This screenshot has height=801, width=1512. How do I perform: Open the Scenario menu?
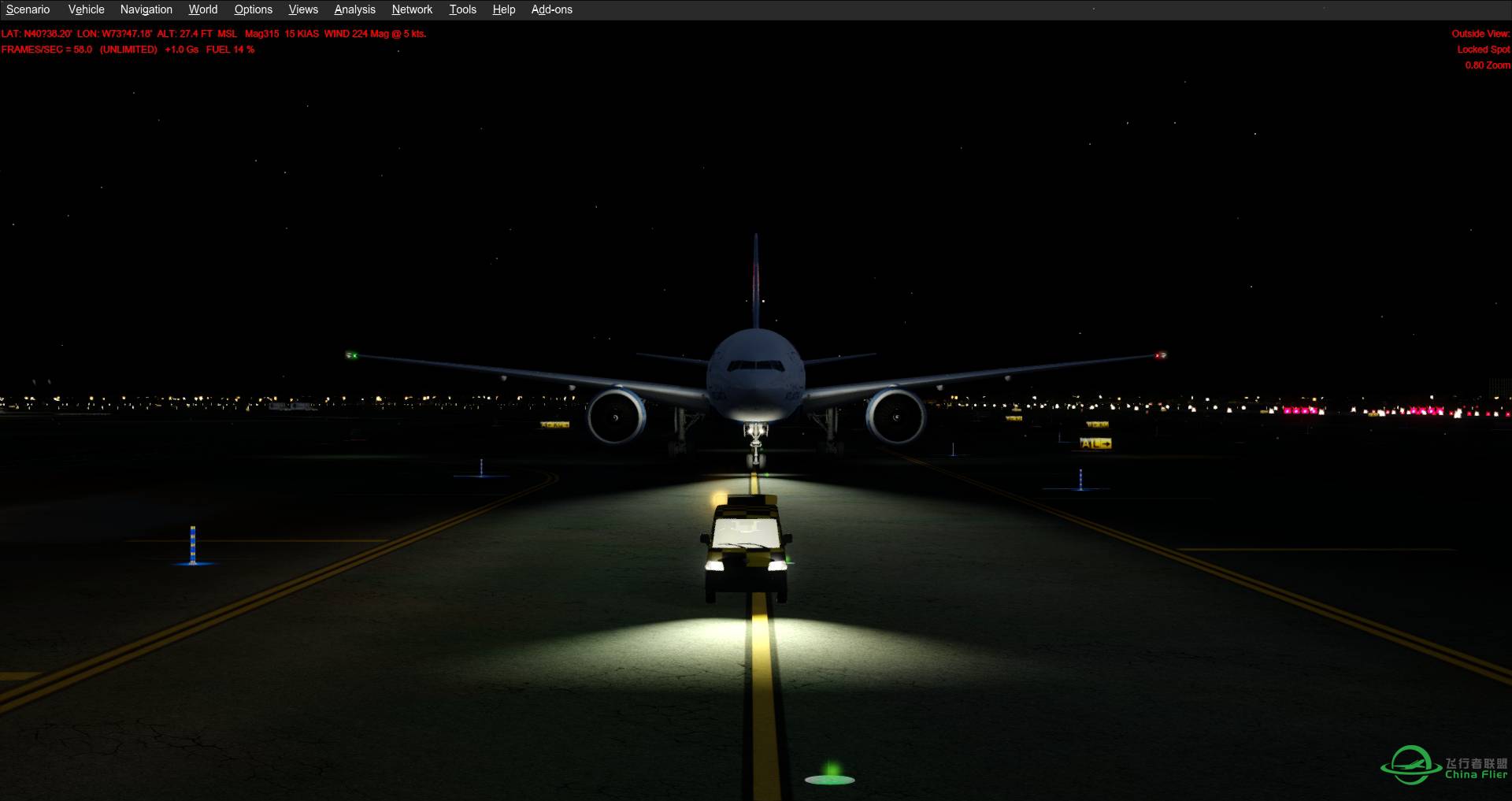pyautogui.click(x=28, y=9)
